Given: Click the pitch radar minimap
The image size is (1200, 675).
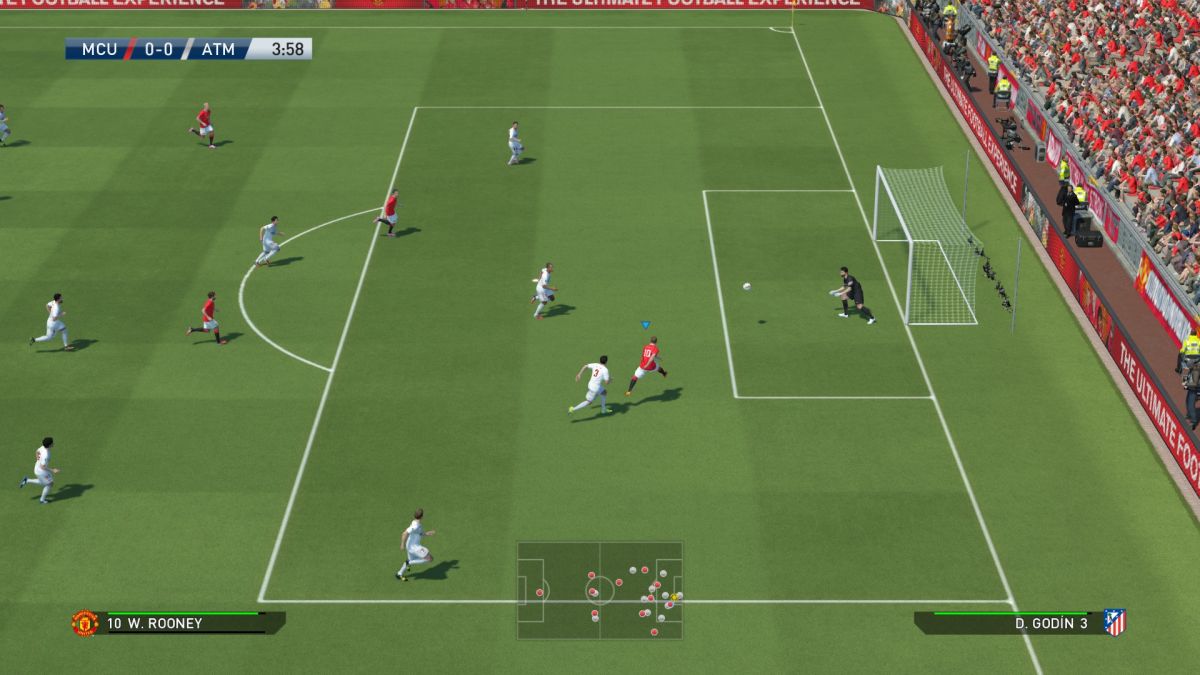Looking at the screenshot, I should pos(599,590).
